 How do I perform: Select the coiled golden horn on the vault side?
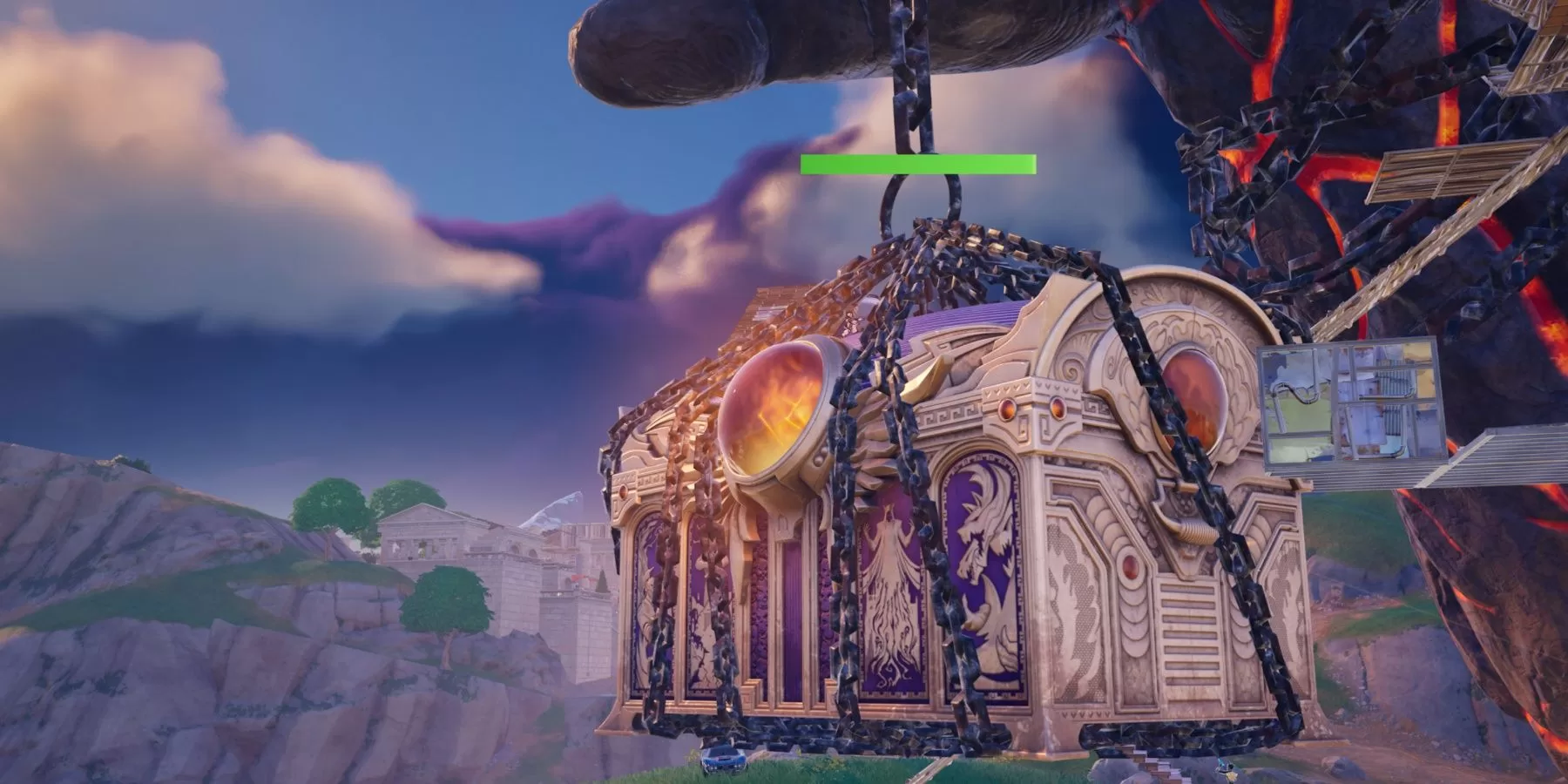pos(1193,531)
